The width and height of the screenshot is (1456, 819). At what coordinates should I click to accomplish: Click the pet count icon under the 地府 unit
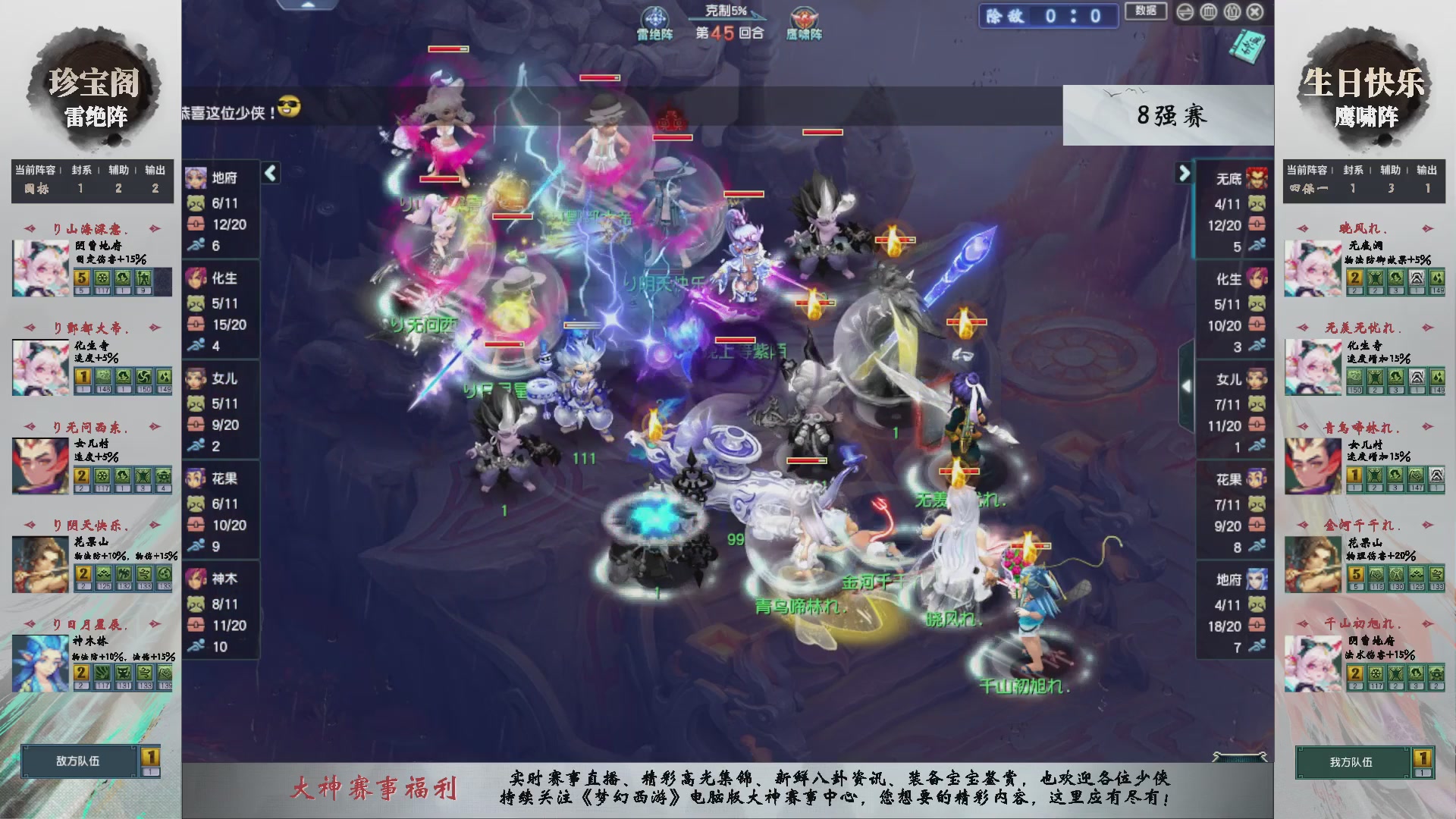(196, 202)
